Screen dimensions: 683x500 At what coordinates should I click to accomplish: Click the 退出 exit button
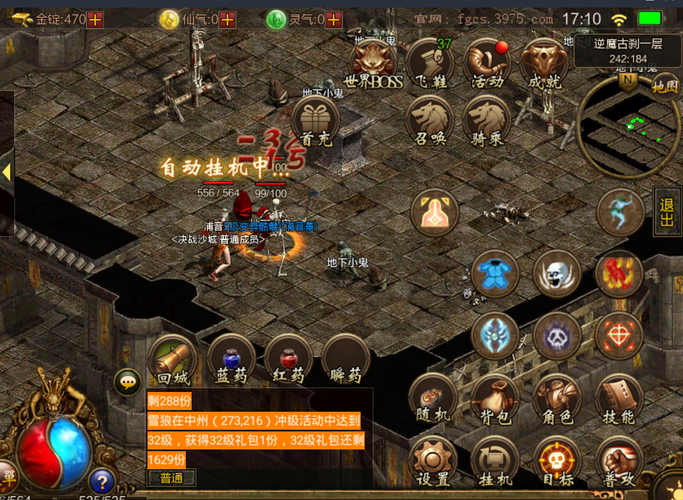(x=667, y=211)
